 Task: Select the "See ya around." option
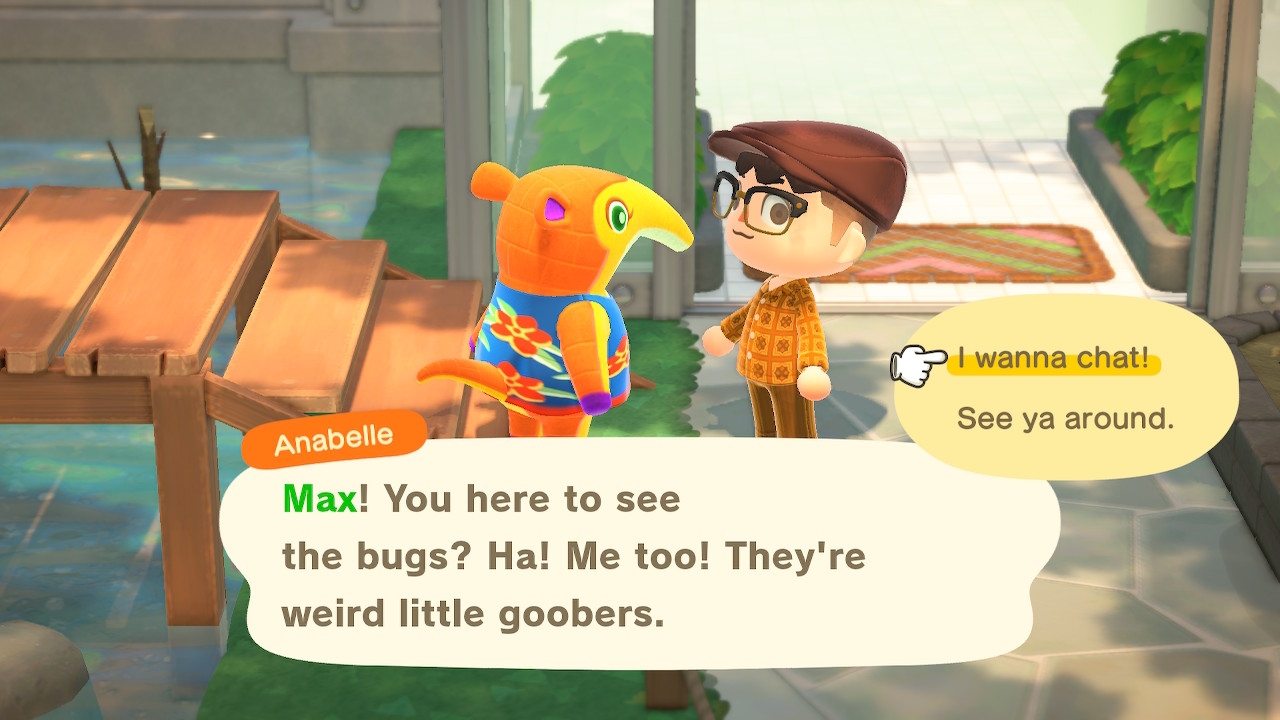(1065, 418)
